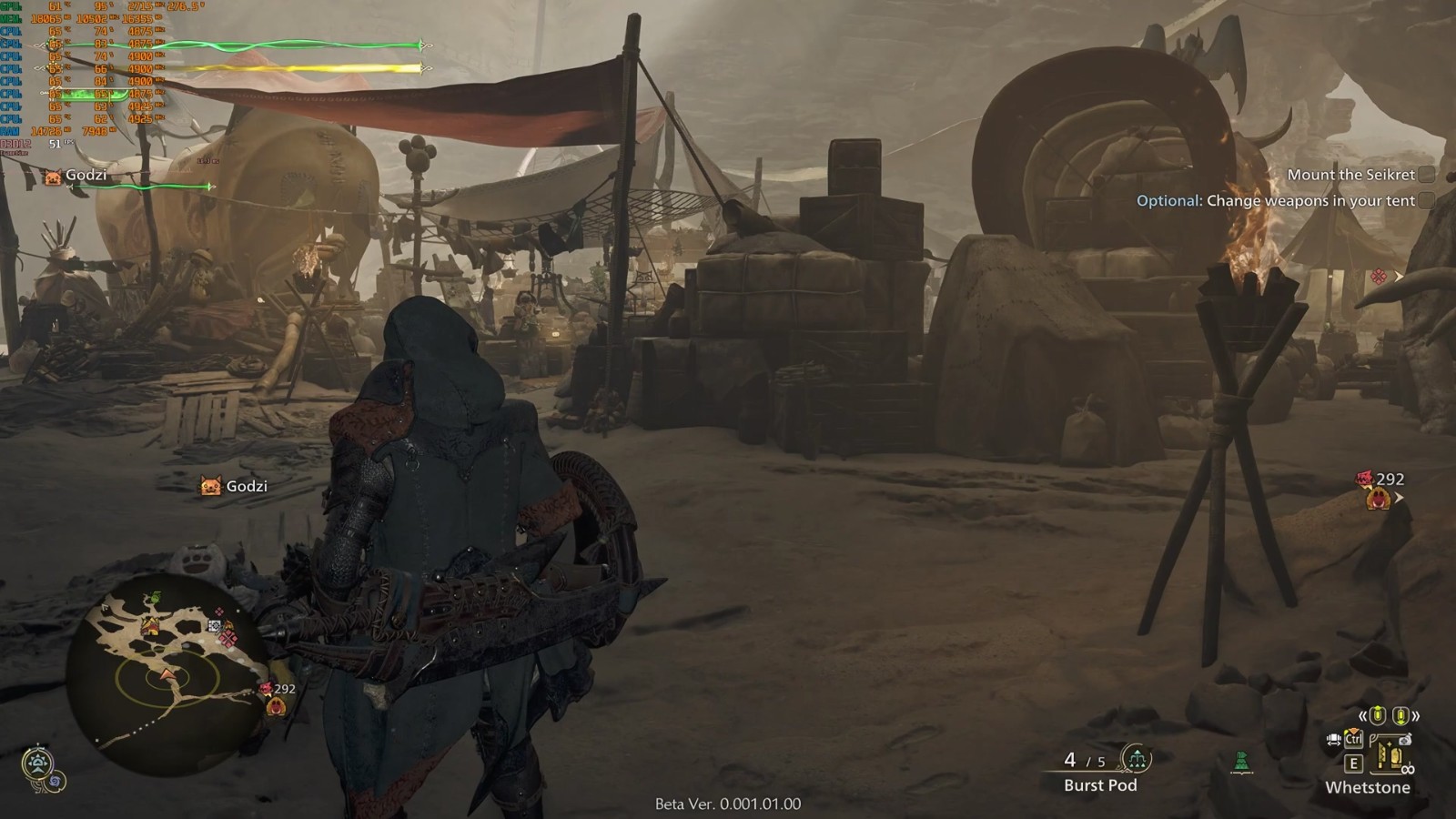Image resolution: width=1456 pixels, height=819 pixels.
Task: Click the green marker at minimap top
Action: tap(156, 598)
